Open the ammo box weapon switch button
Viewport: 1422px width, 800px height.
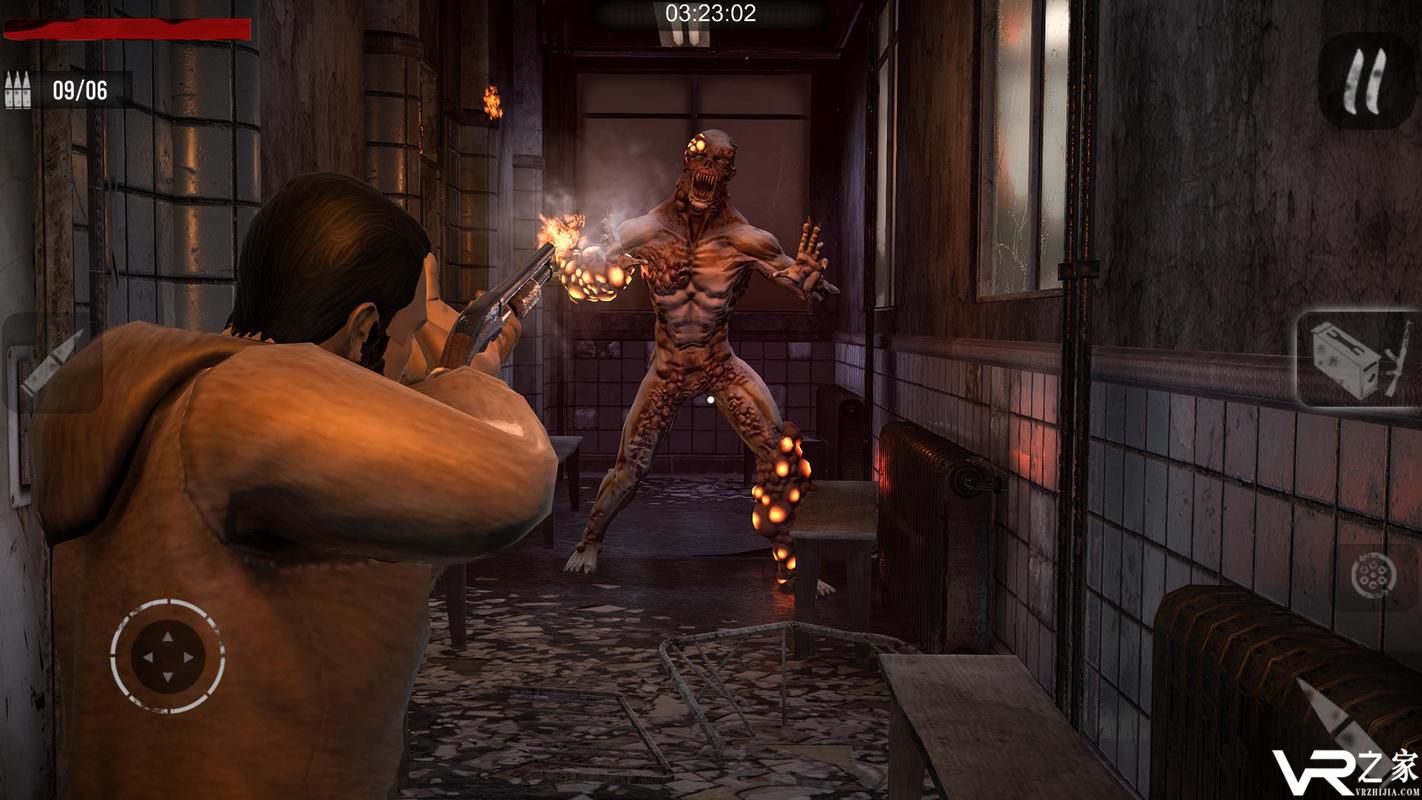click(x=1356, y=360)
